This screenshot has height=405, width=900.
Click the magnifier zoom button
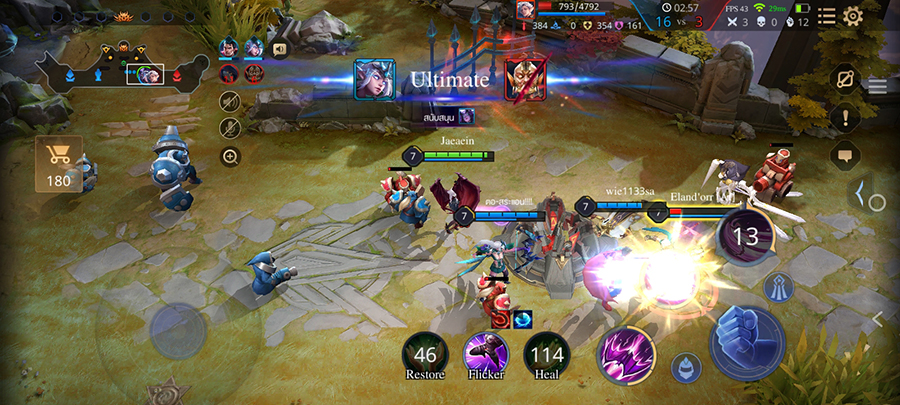pyautogui.click(x=230, y=156)
